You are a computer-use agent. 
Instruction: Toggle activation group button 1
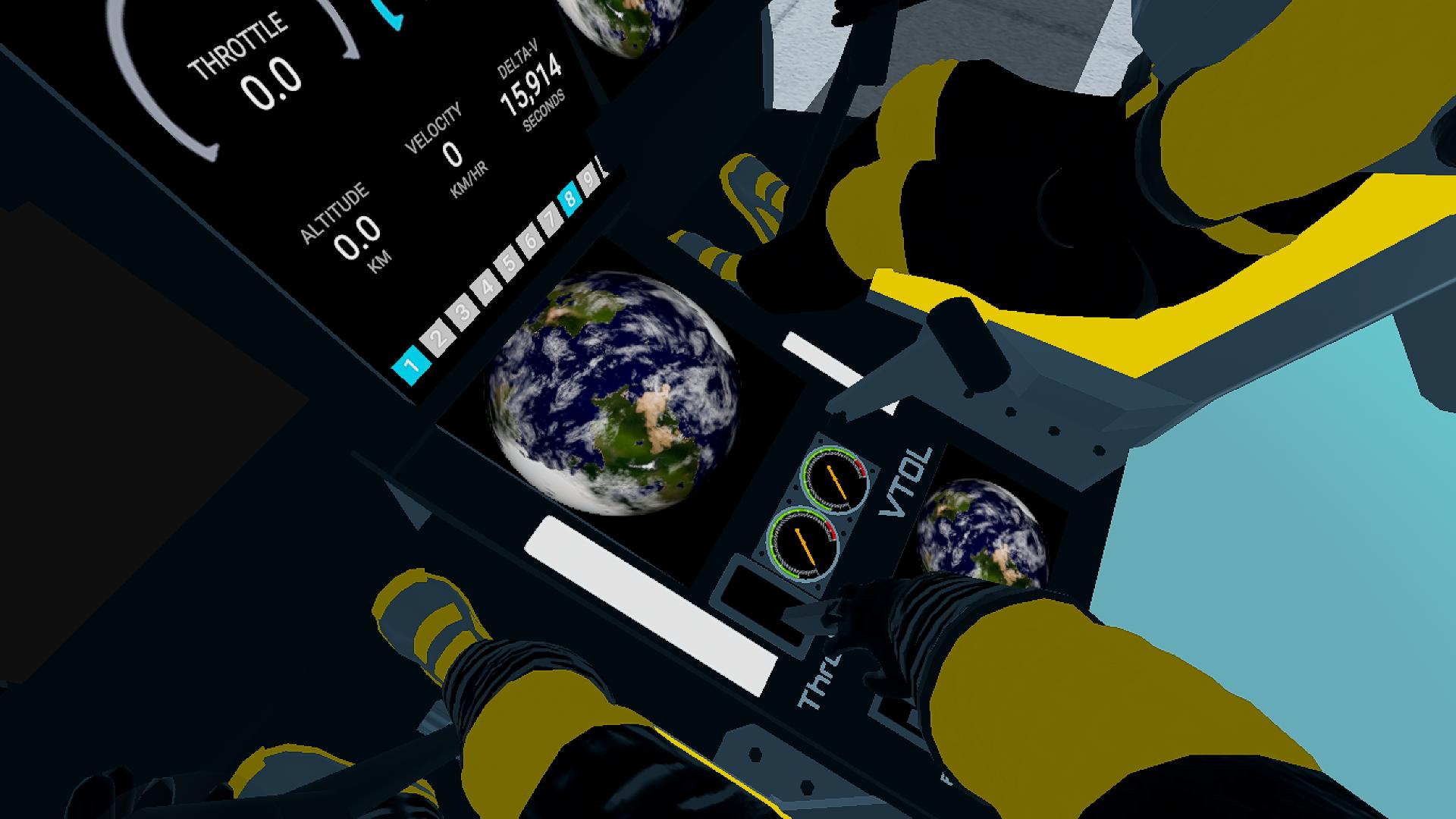pyautogui.click(x=412, y=366)
